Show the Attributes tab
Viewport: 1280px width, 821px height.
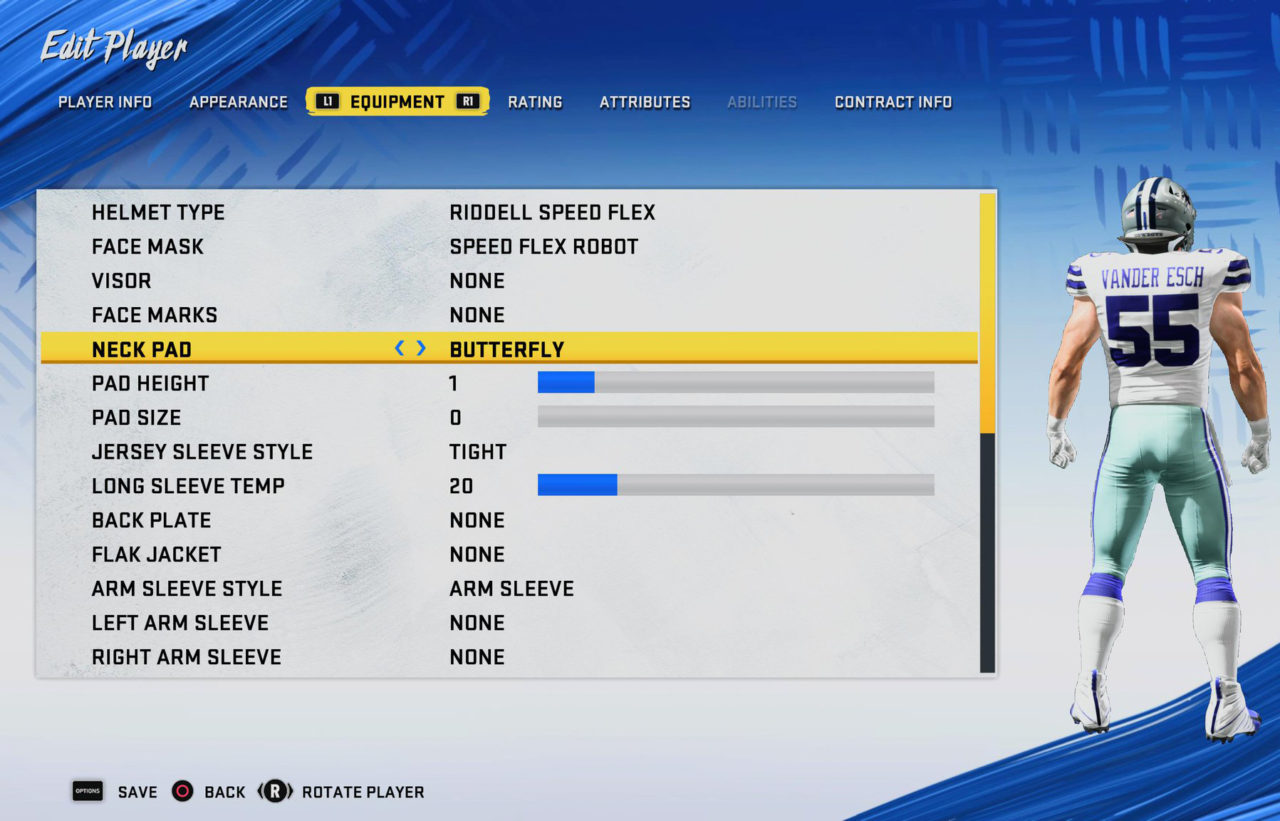(x=645, y=102)
